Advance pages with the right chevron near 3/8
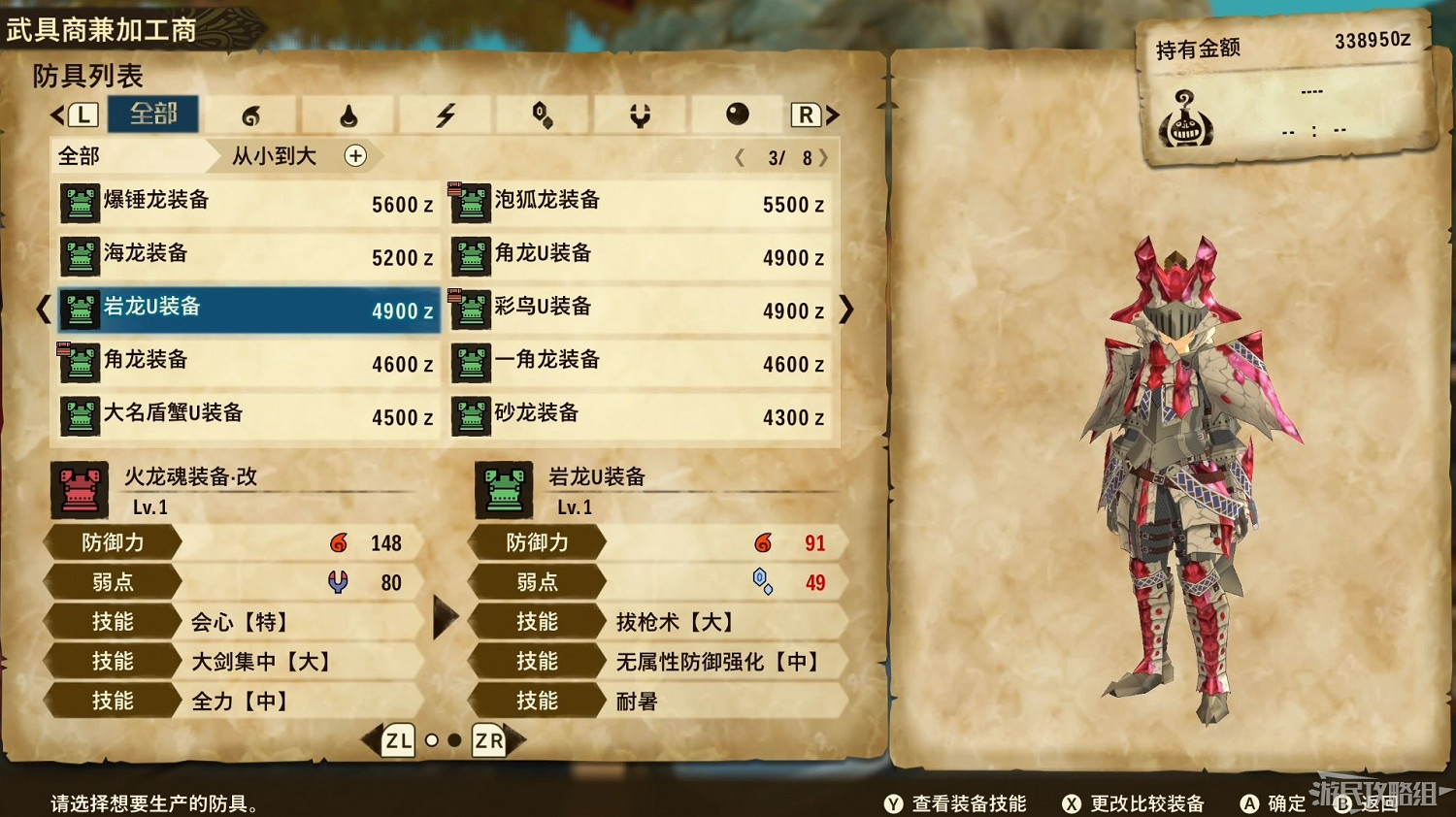The image size is (1456, 817). pyautogui.click(x=822, y=156)
